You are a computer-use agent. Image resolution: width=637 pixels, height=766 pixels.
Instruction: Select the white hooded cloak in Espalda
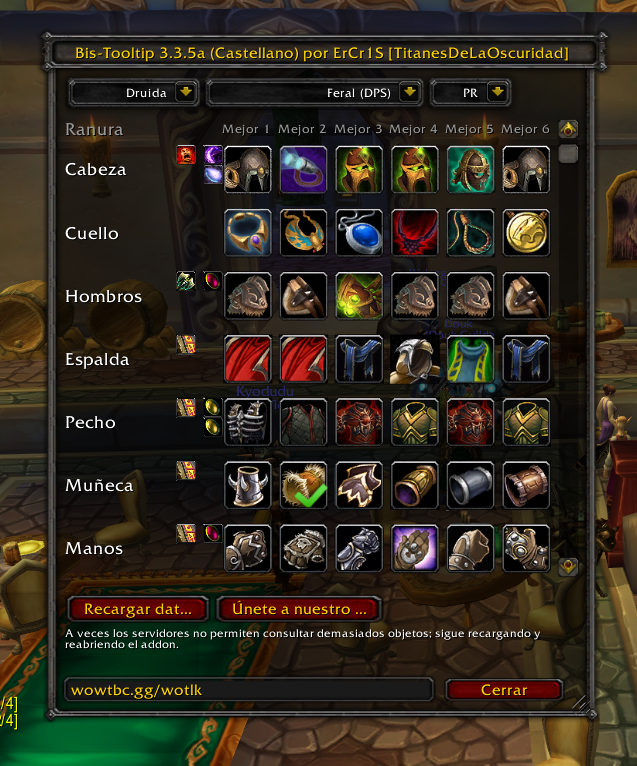click(415, 359)
